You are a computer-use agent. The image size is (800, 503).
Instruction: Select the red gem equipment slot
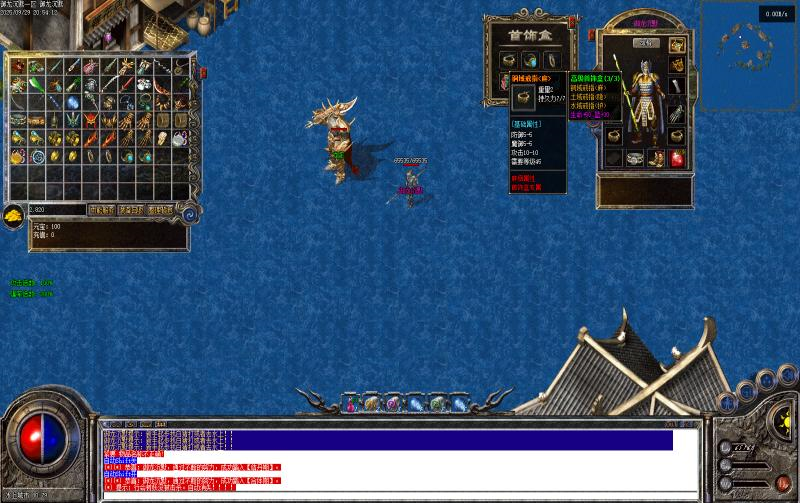coord(677,158)
